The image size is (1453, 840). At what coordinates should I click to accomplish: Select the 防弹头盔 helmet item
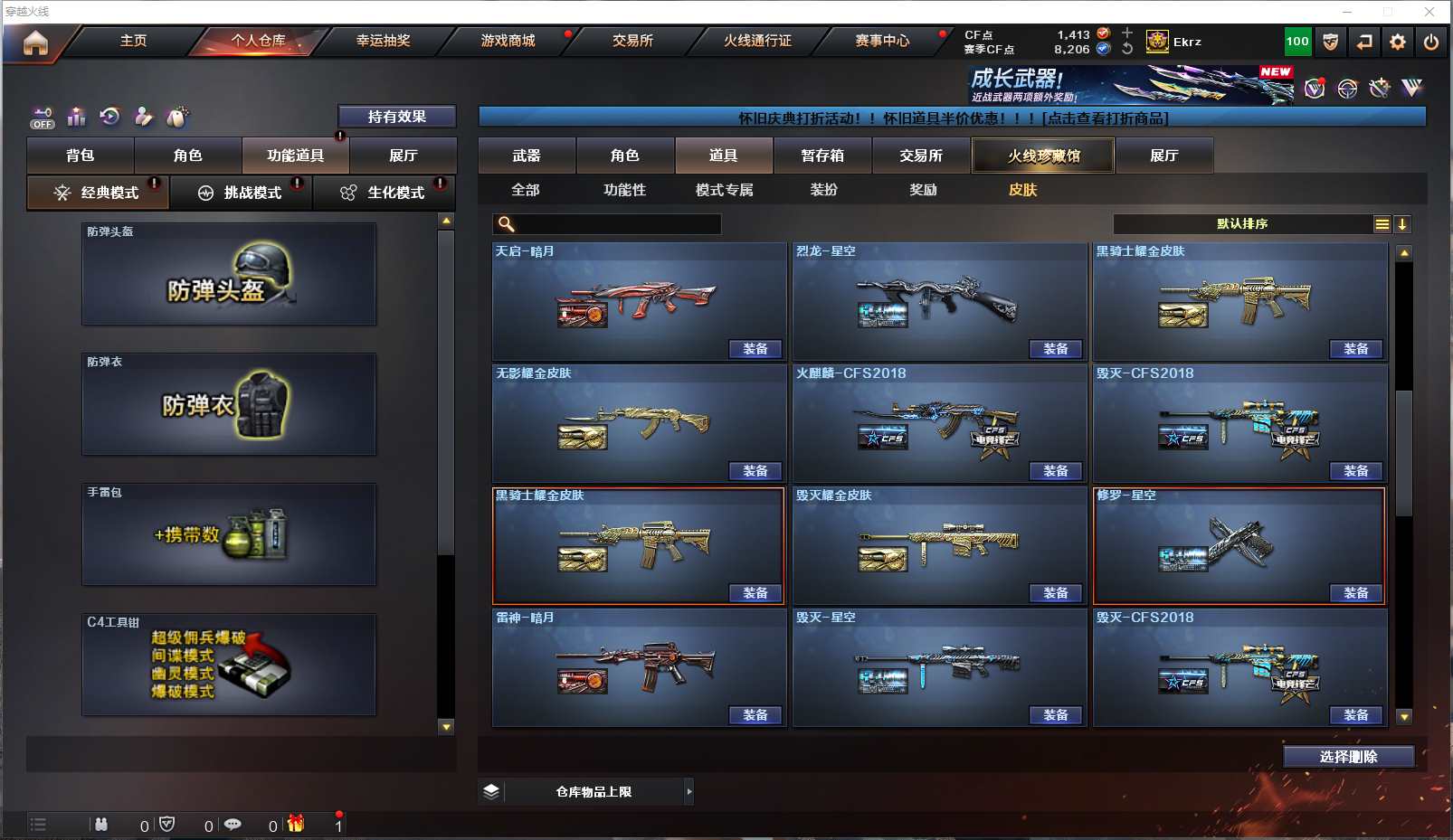[x=229, y=274]
